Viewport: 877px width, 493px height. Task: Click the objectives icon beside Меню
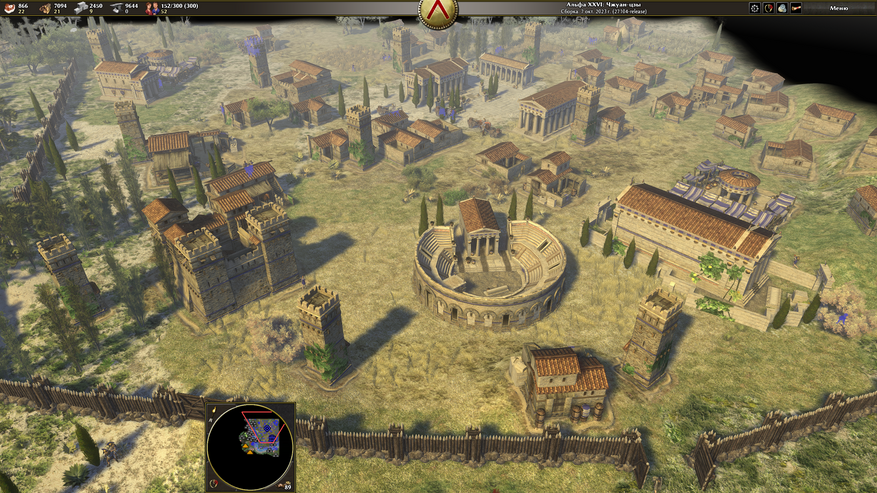tap(797, 8)
